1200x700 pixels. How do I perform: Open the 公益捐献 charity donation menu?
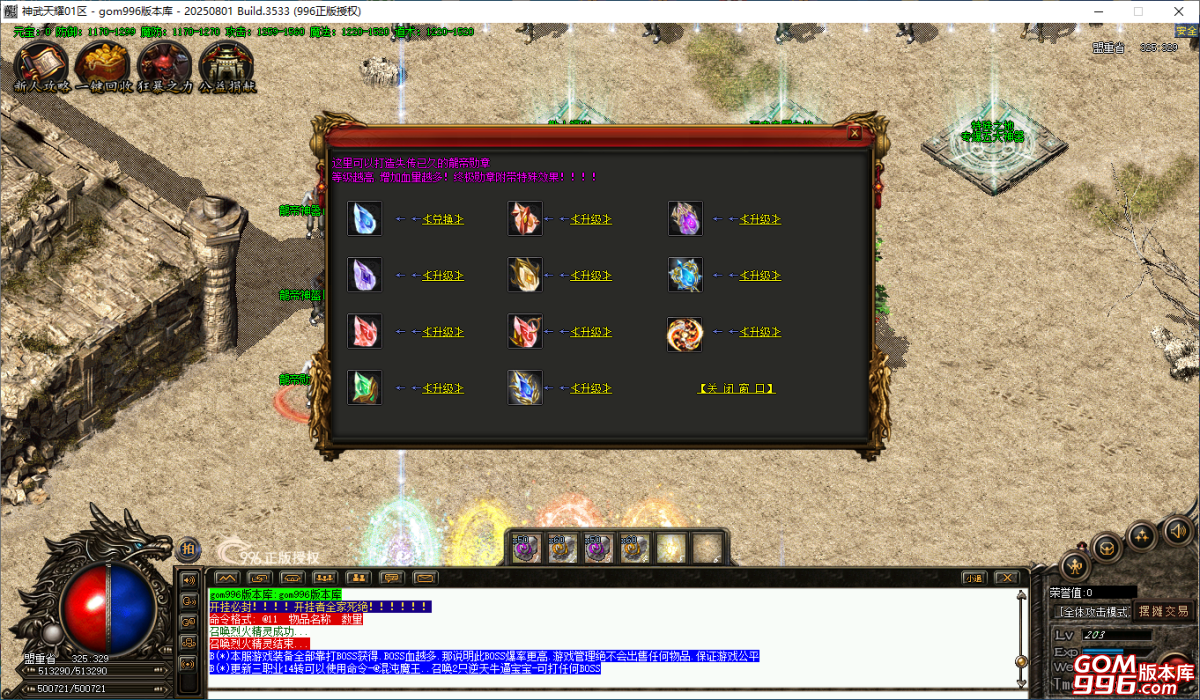click(x=226, y=66)
